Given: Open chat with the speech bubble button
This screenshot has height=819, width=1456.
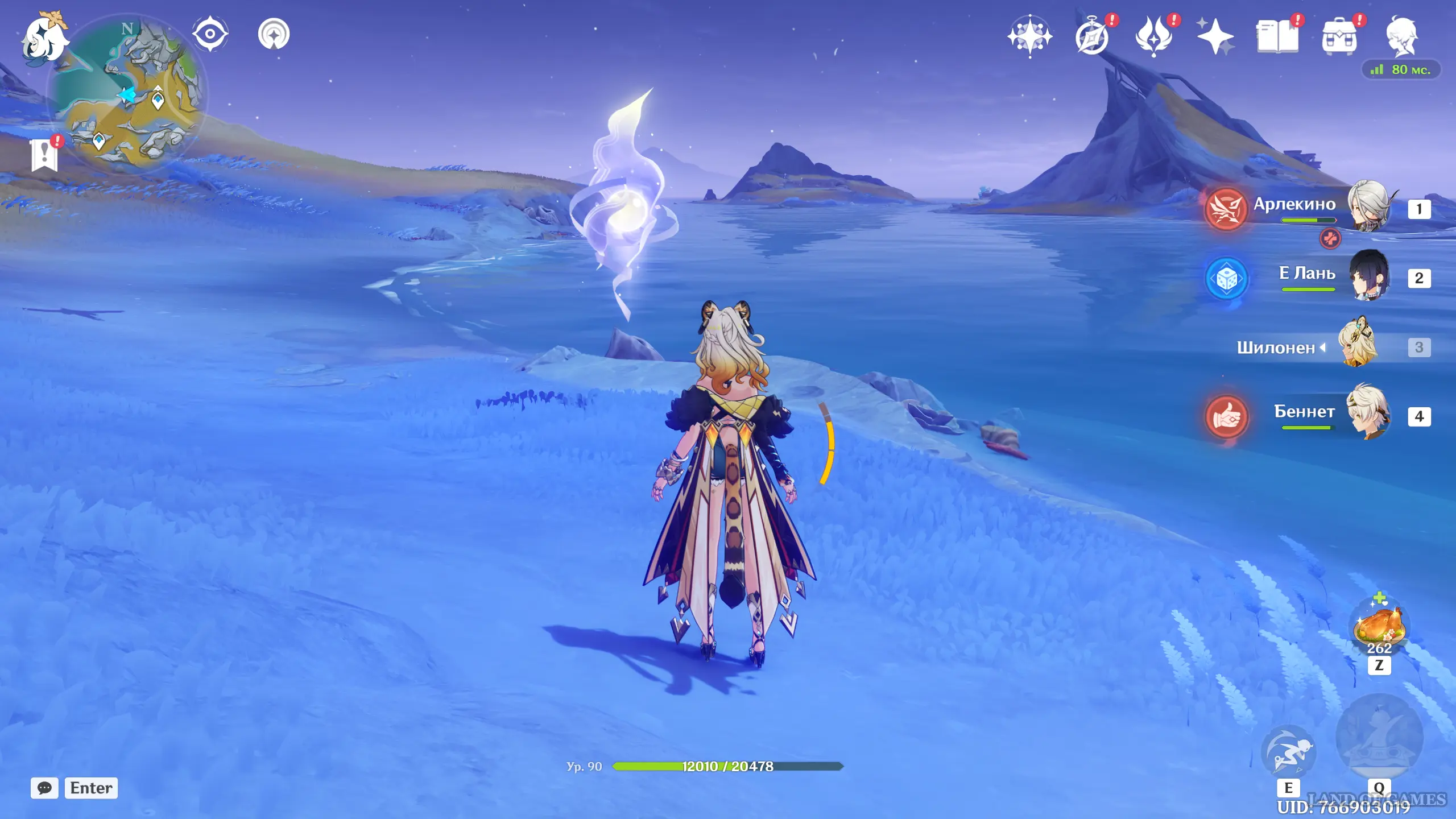Looking at the screenshot, I should tap(44, 788).
